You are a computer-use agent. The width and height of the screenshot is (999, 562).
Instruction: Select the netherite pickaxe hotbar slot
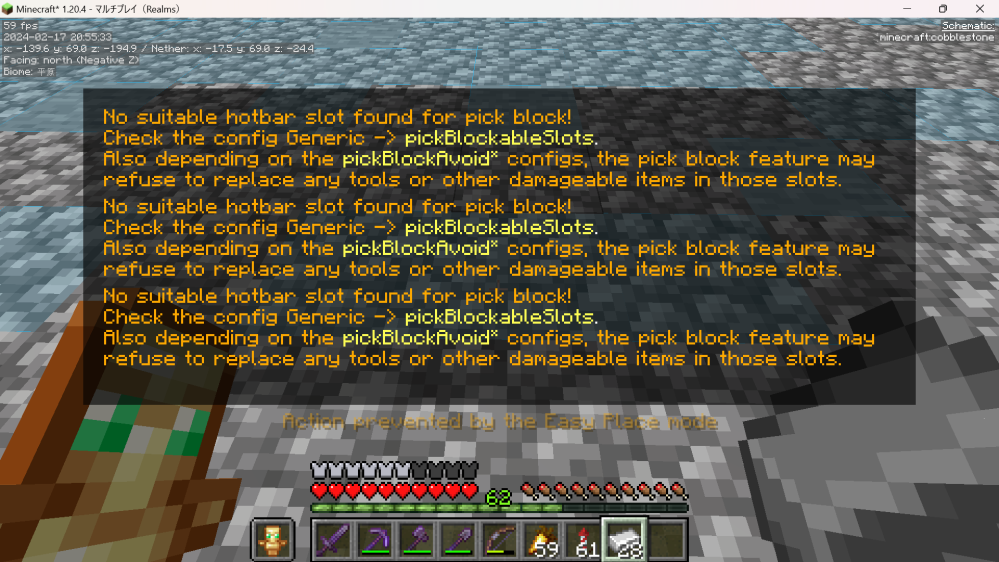click(374, 540)
